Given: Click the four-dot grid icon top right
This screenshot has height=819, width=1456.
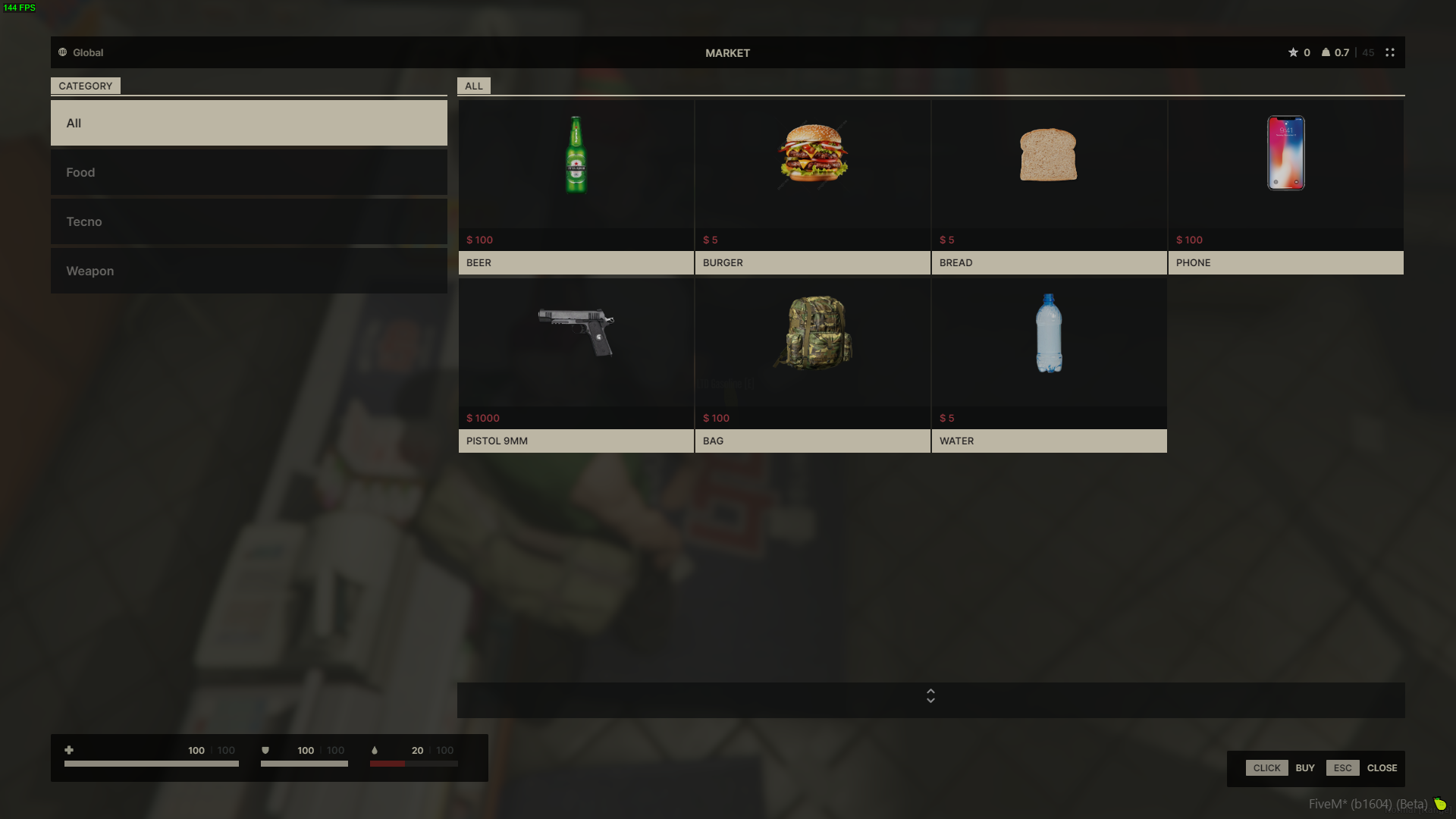Looking at the screenshot, I should tap(1390, 52).
